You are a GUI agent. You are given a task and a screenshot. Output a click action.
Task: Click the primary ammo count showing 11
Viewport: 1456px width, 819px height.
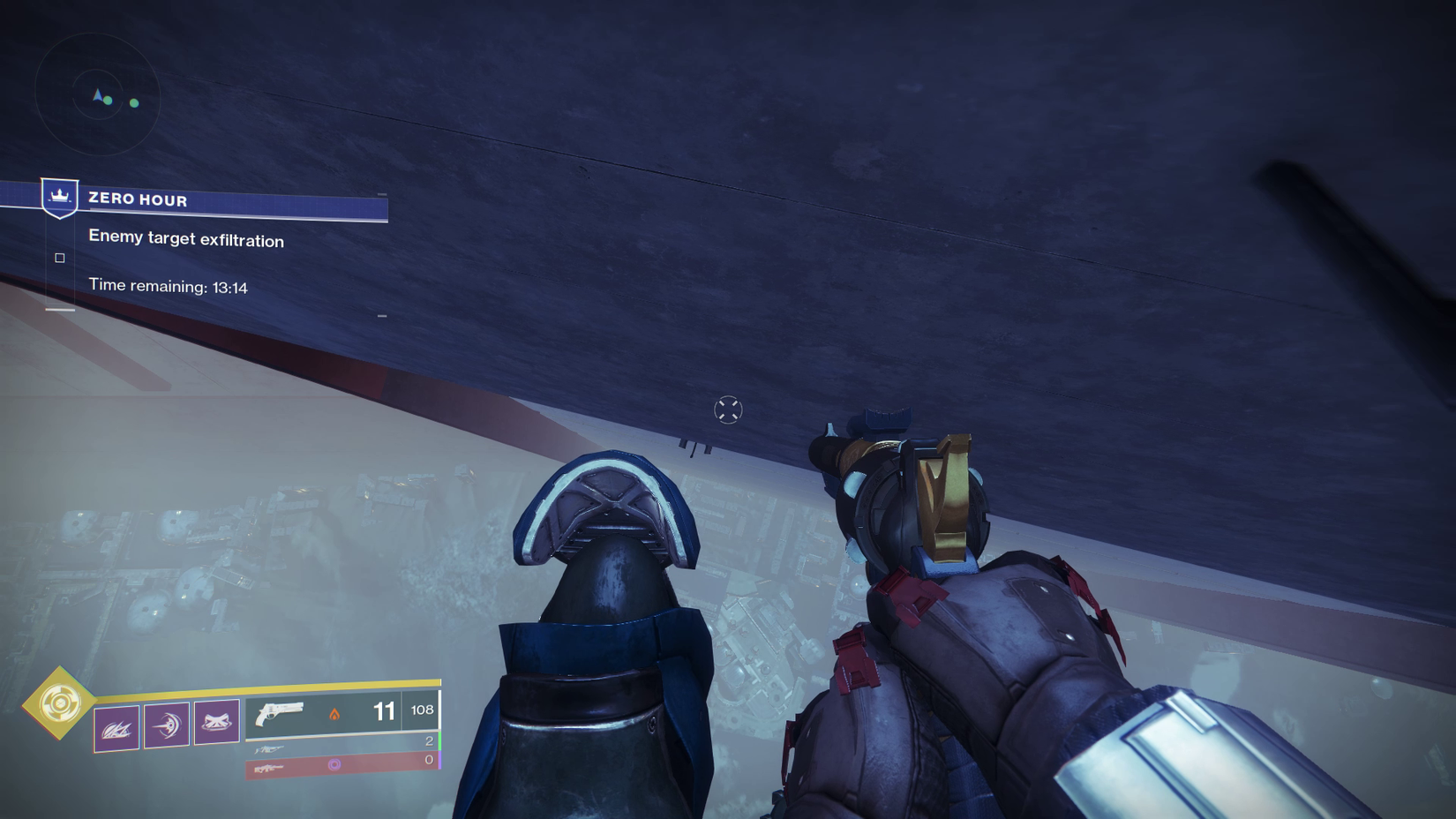click(382, 710)
